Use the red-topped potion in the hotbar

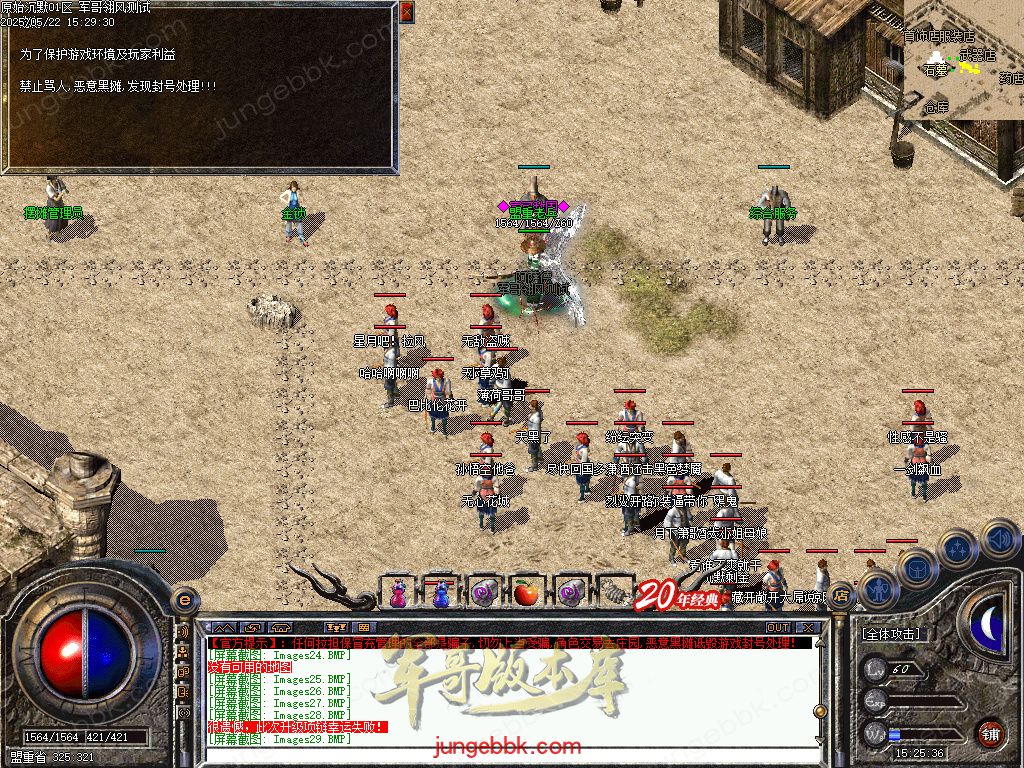(x=397, y=592)
